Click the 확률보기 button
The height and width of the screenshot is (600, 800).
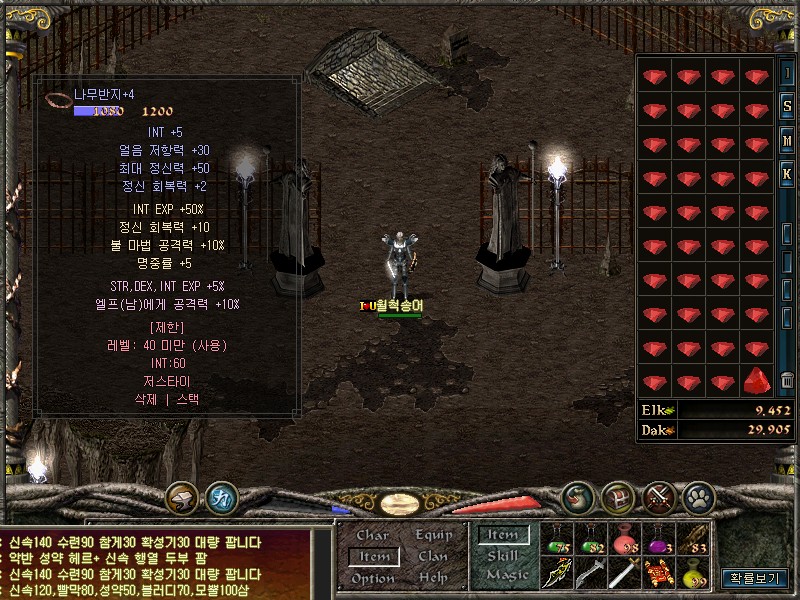tap(757, 578)
